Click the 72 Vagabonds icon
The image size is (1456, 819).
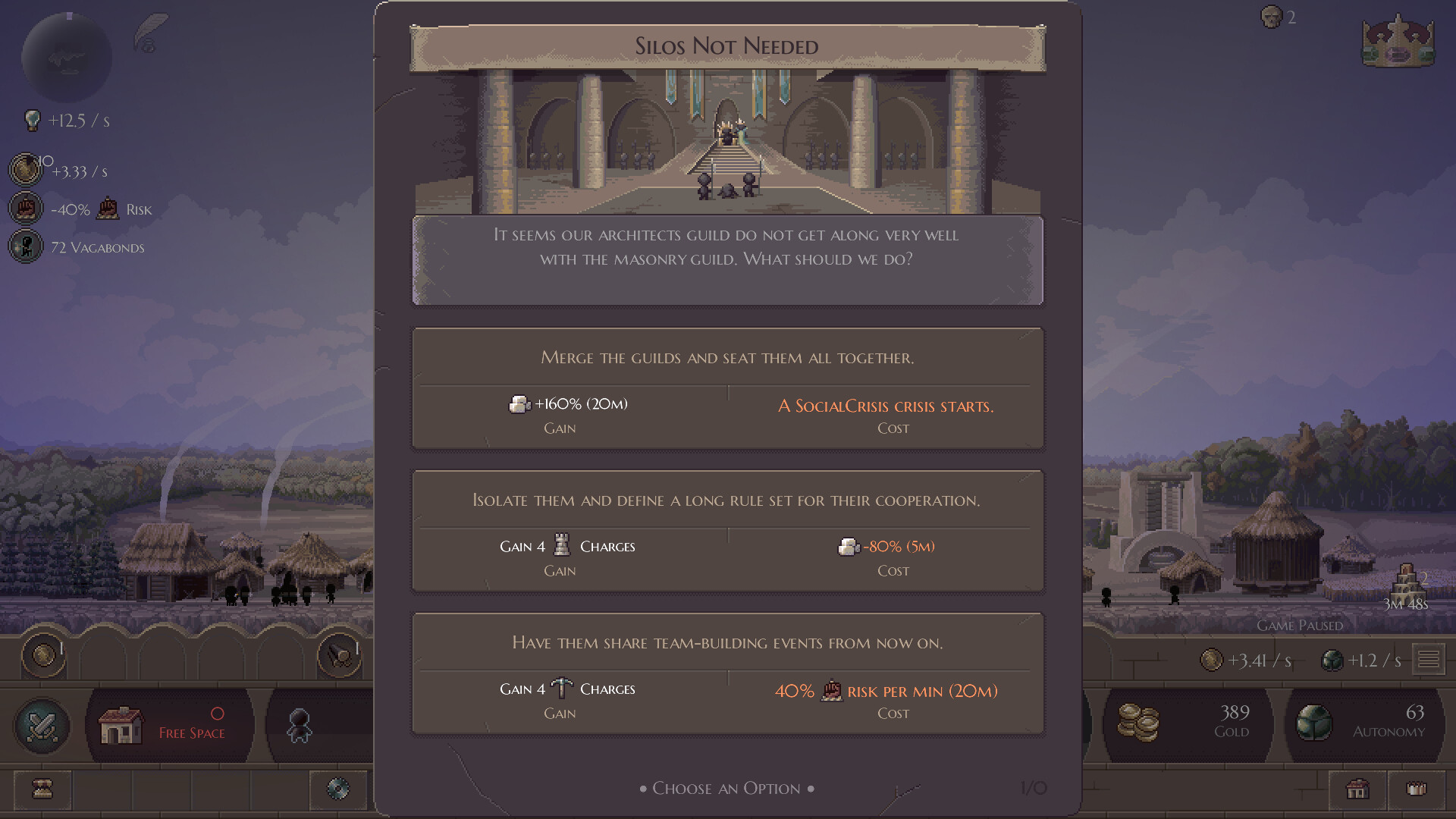pos(25,246)
